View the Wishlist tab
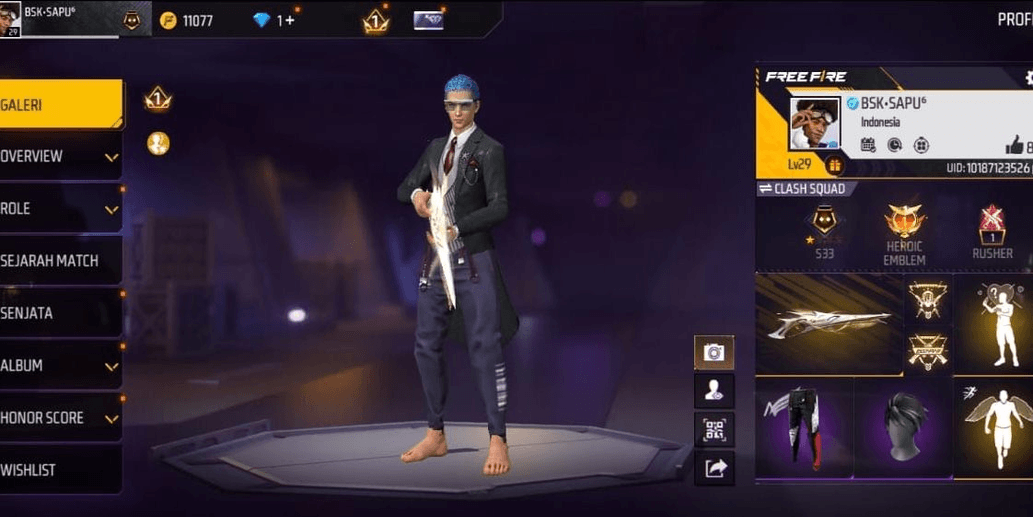Image resolution: width=1033 pixels, height=517 pixels. point(58,470)
